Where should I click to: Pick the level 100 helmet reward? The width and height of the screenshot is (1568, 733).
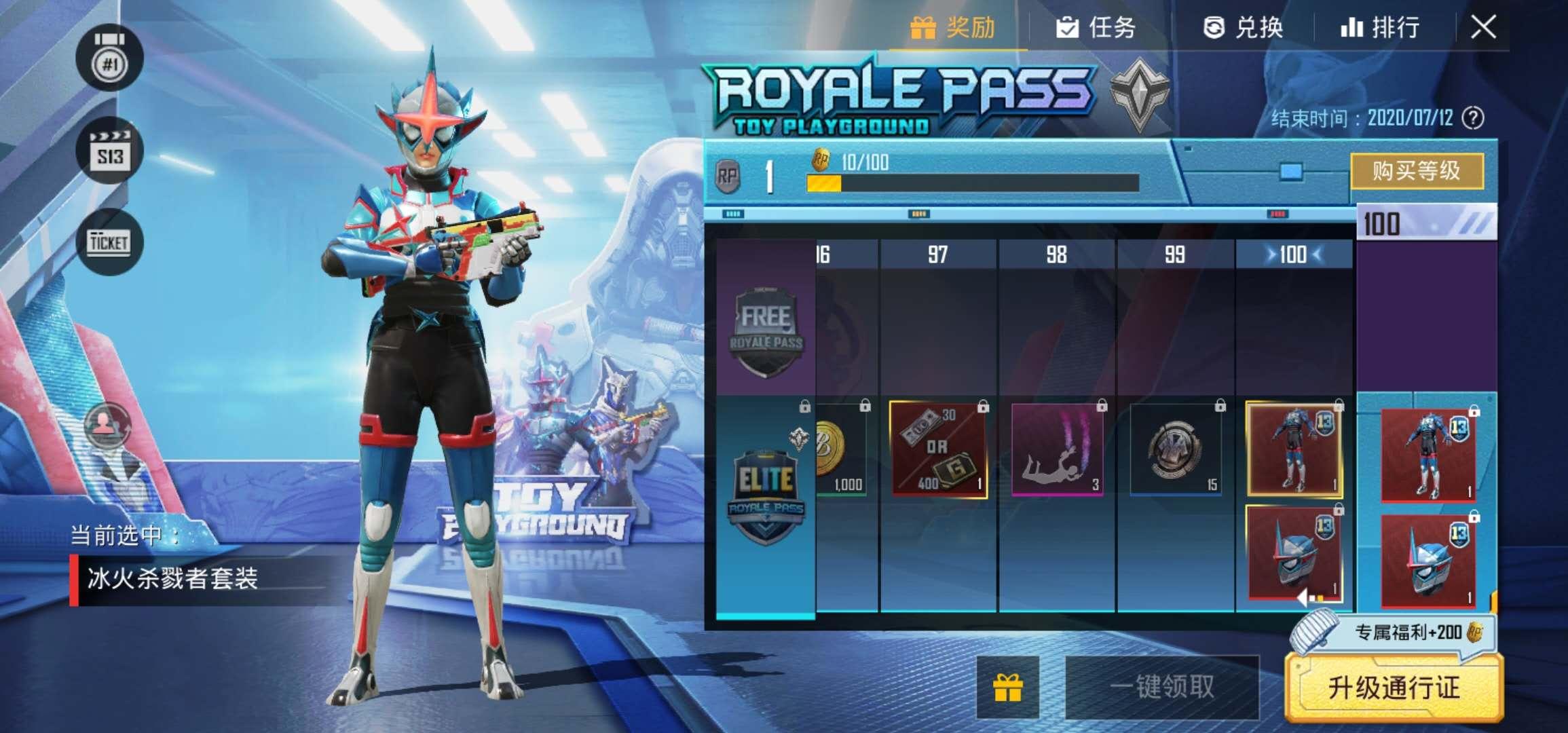pyautogui.click(x=1294, y=553)
